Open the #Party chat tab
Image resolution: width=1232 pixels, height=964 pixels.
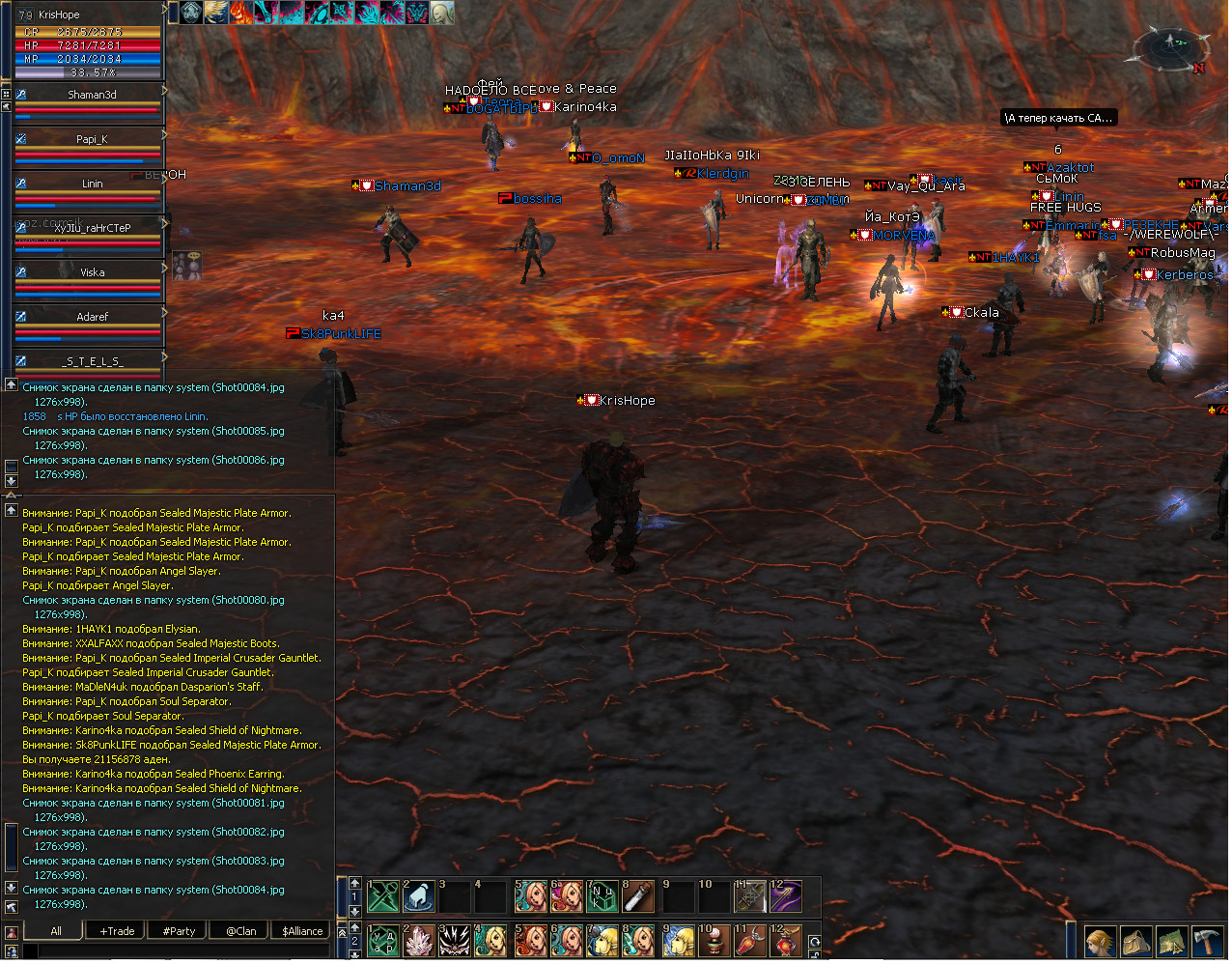179,931
